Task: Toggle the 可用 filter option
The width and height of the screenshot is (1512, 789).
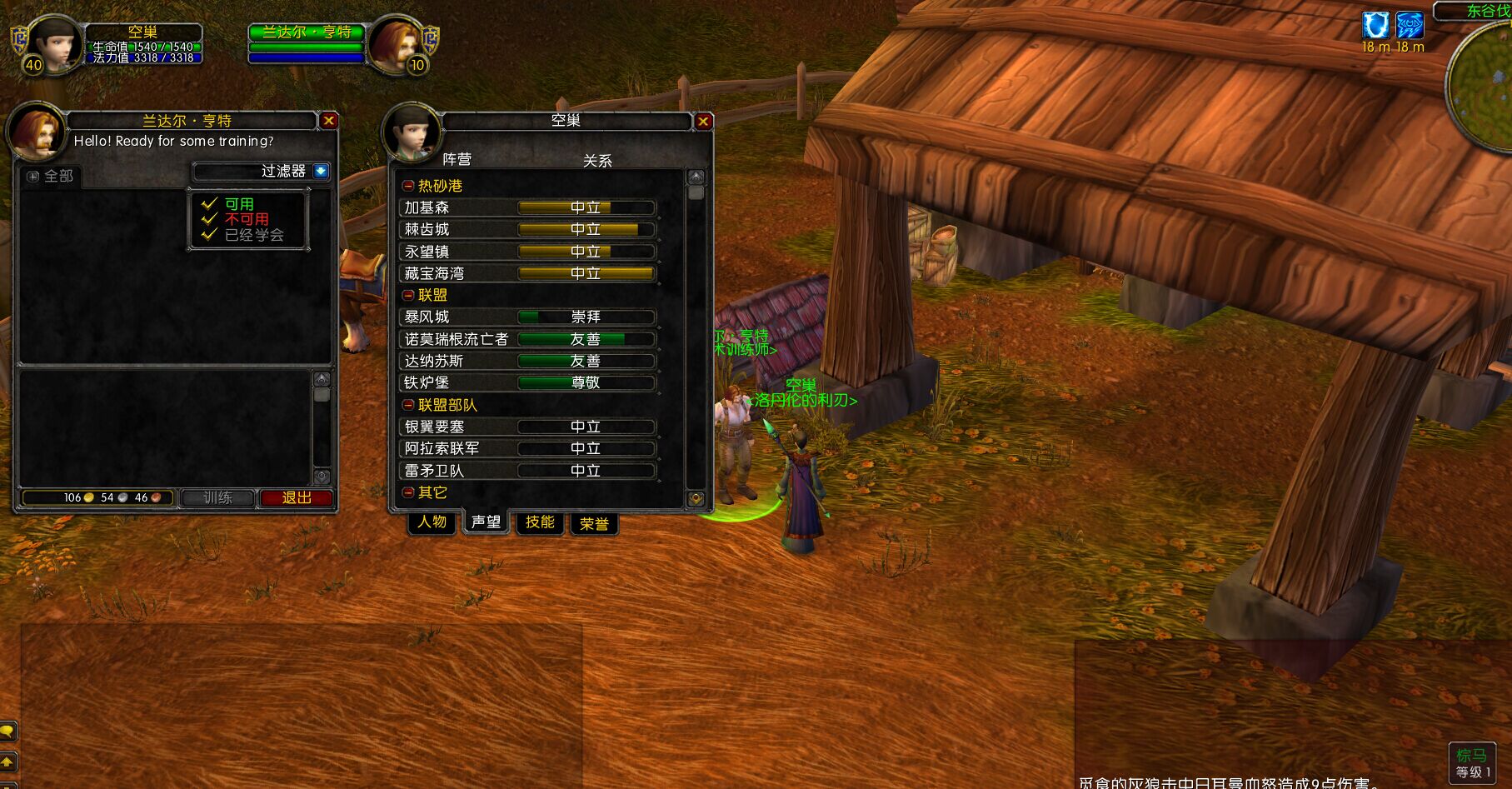Action: coord(210,204)
